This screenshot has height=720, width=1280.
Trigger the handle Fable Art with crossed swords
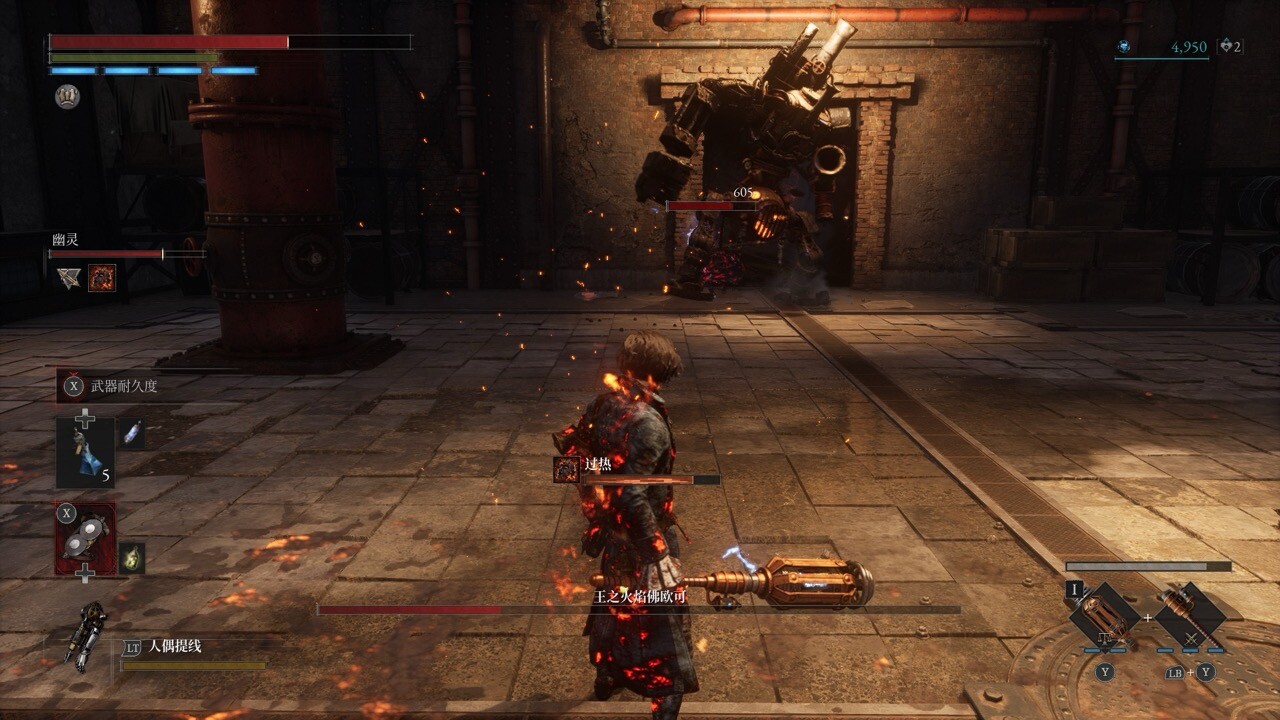point(1191,617)
